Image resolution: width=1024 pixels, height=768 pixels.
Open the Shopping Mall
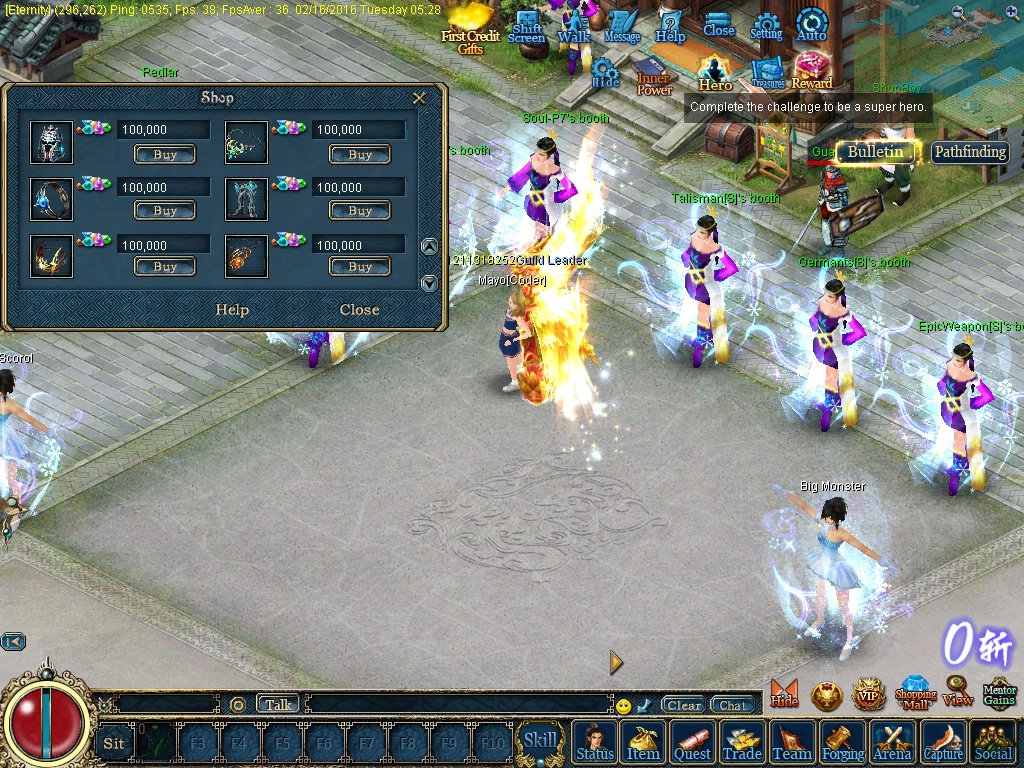[x=915, y=692]
